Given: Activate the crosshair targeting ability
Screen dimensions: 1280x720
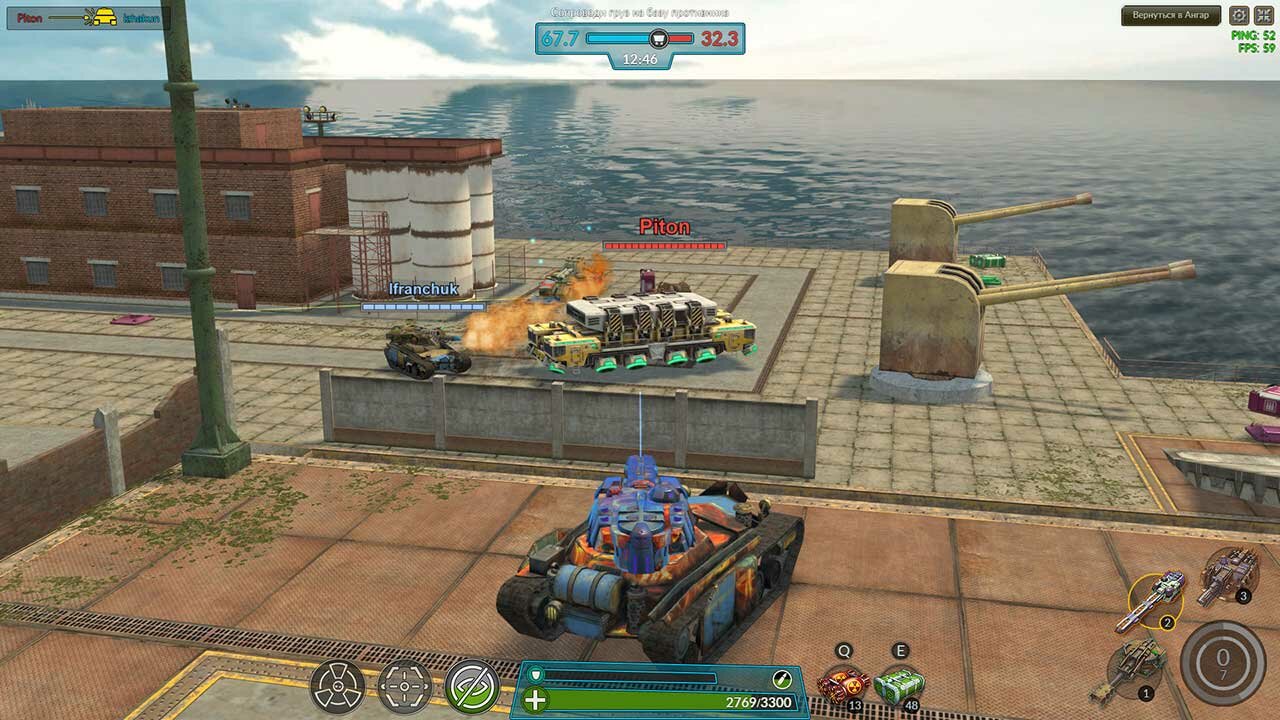Looking at the screenshot, I should point(405,686).
